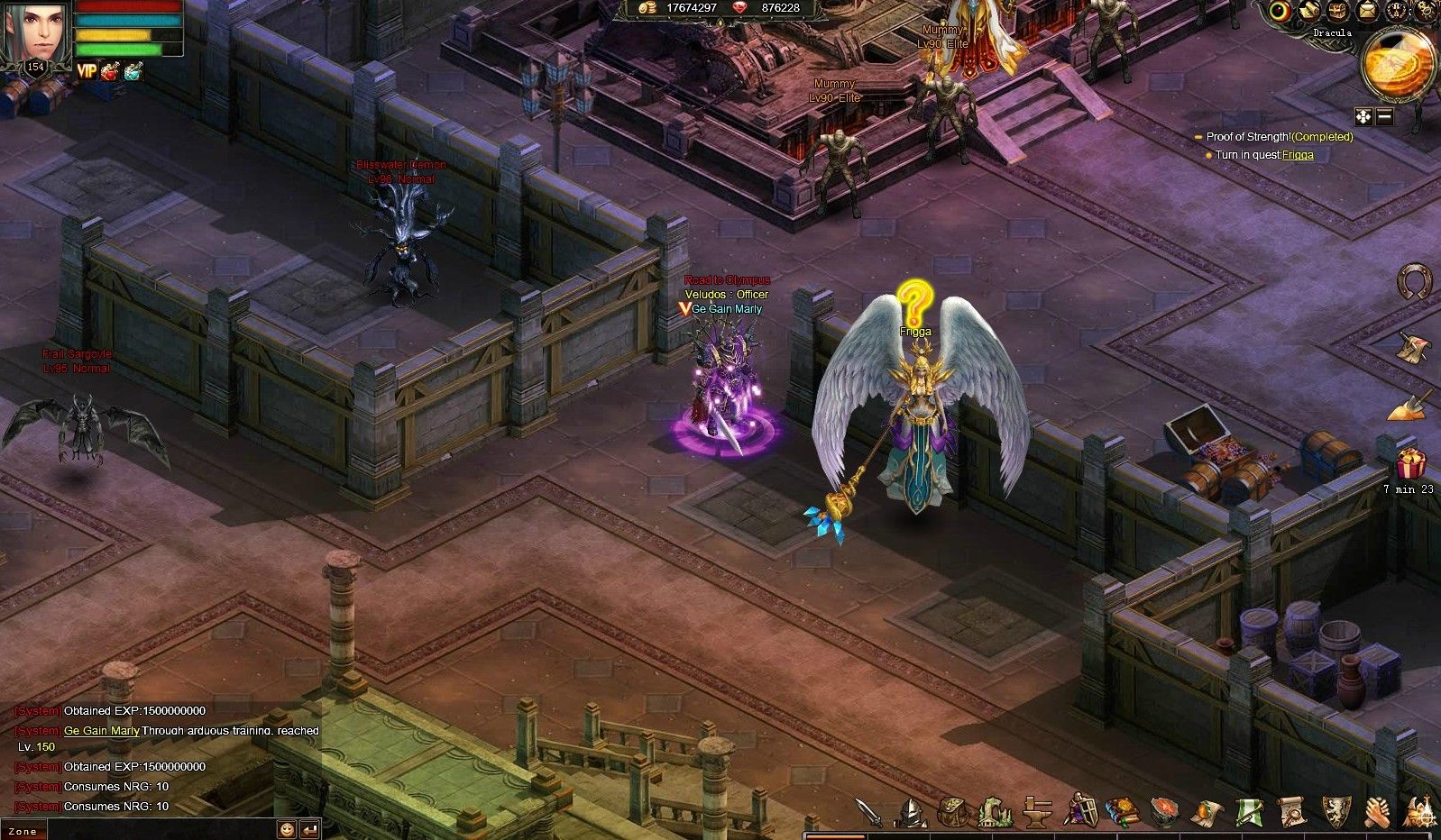The image size is (1441, 840).
Task: Click the Ge Gain Marly name in system chat
Action: pos(102,731)
